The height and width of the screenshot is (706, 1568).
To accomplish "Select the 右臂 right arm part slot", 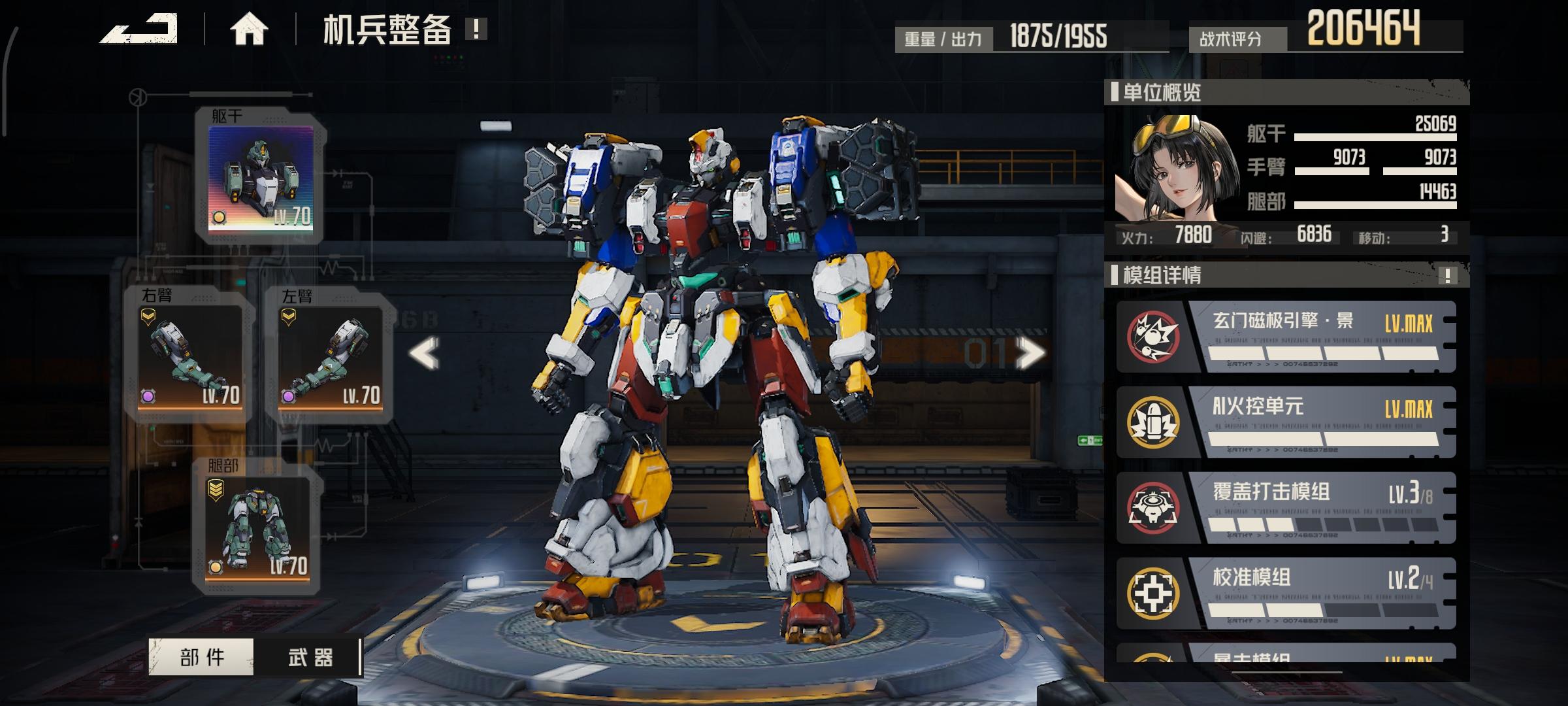I will pyautogui.click(x=189, y=356).
